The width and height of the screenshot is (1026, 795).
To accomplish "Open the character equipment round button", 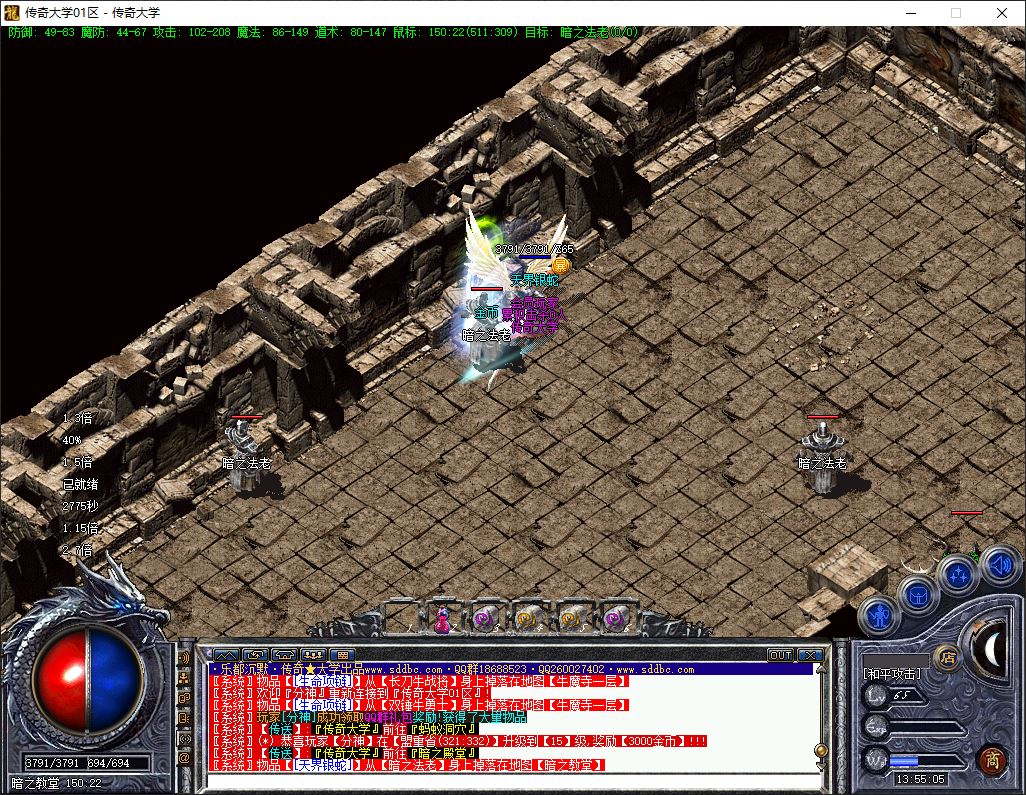I will click(879, 616).
